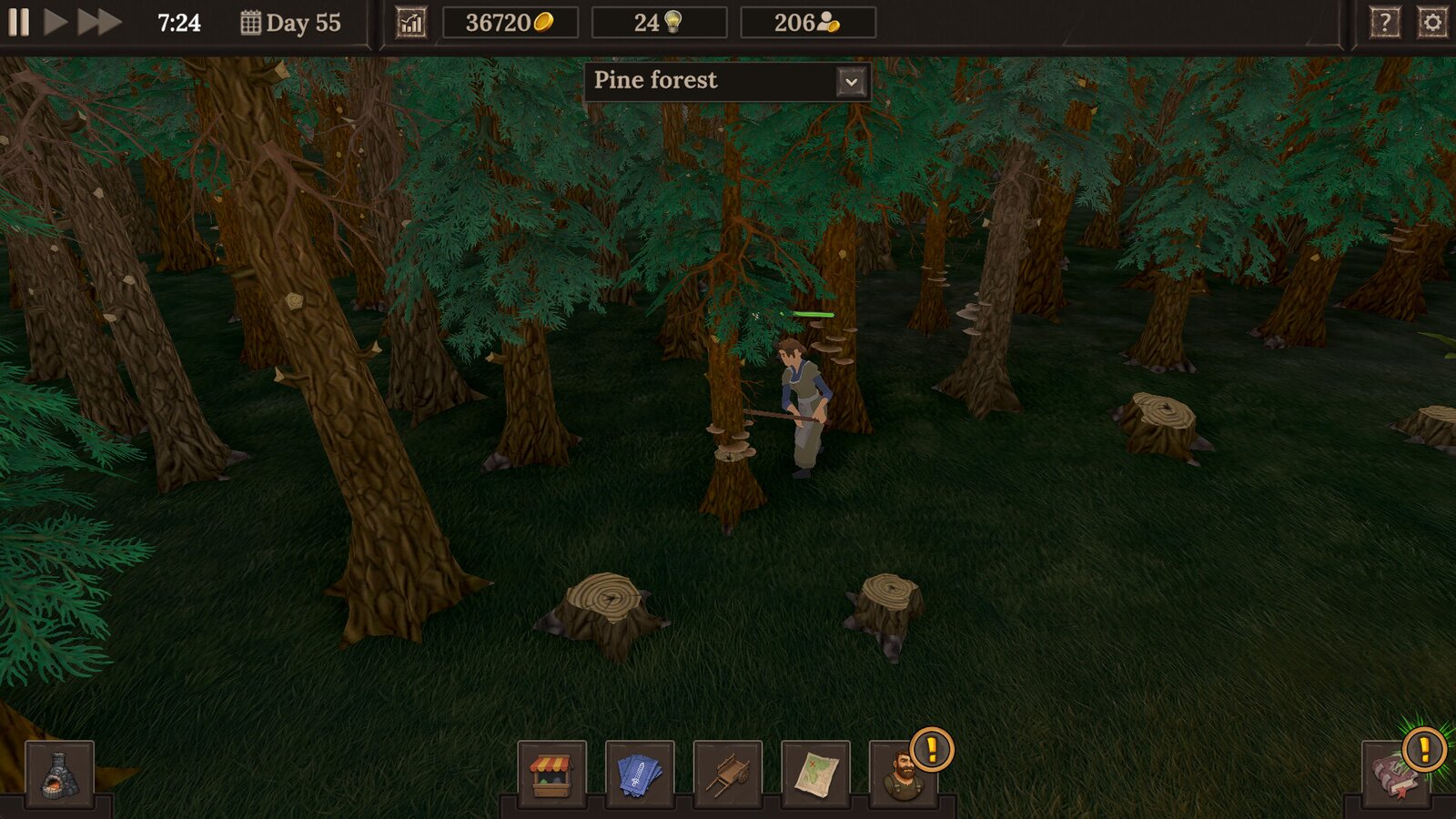Open the furnace building icon
1456x819 pixels.
[x=59, y=774]
